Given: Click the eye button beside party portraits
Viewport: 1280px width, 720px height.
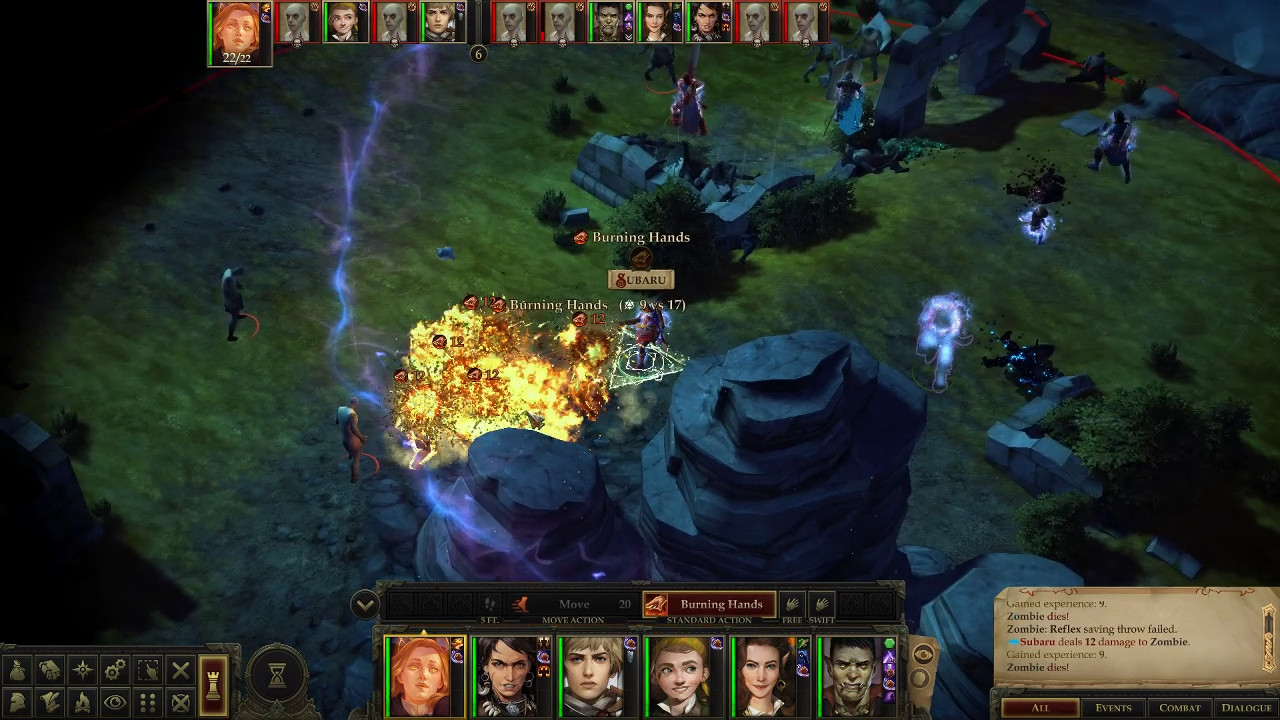Looking at the screenshot, I should pyautogui.click(x=923, y=655).
